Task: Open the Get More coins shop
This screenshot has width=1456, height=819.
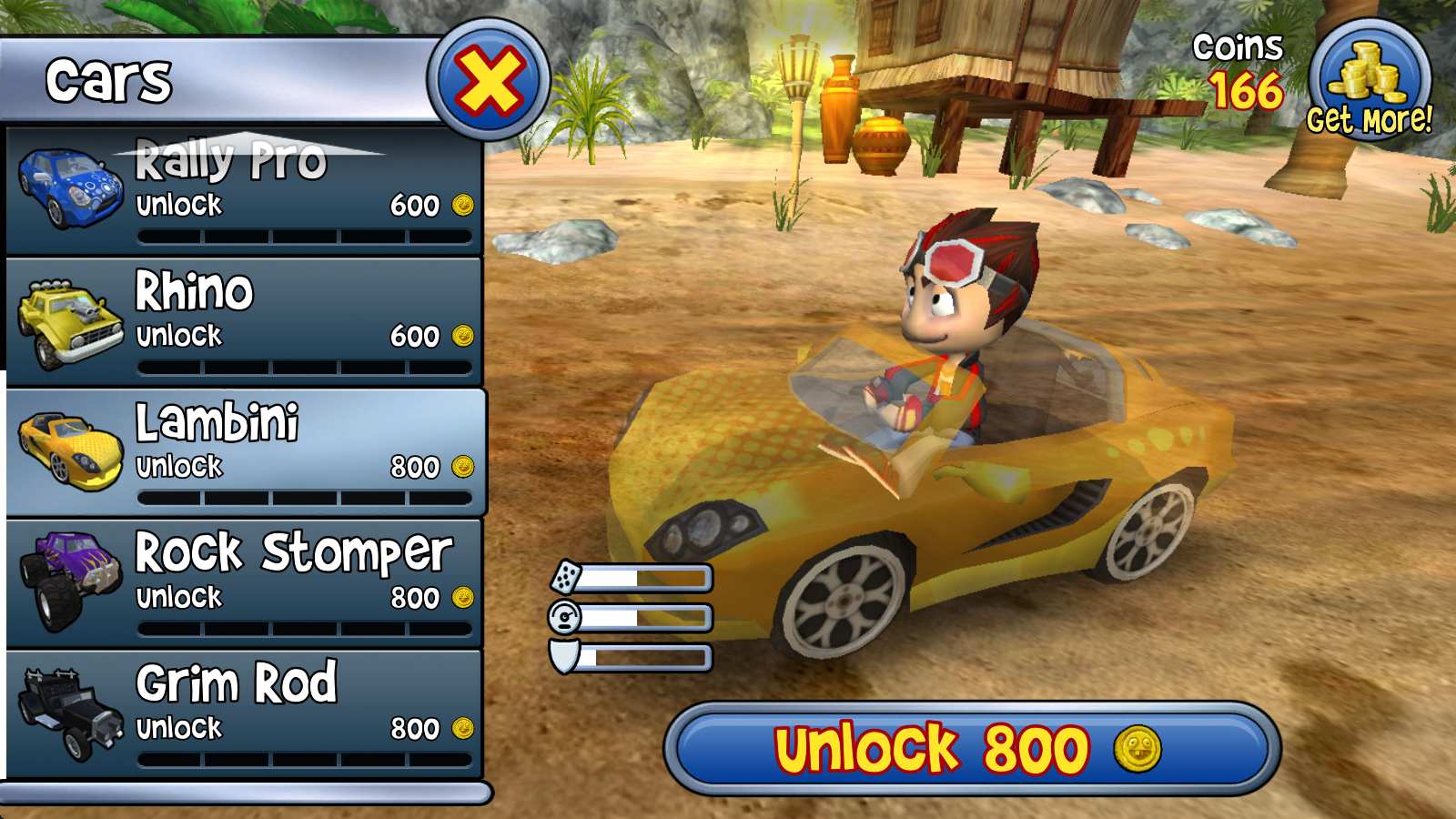Action: point(1369,84)
